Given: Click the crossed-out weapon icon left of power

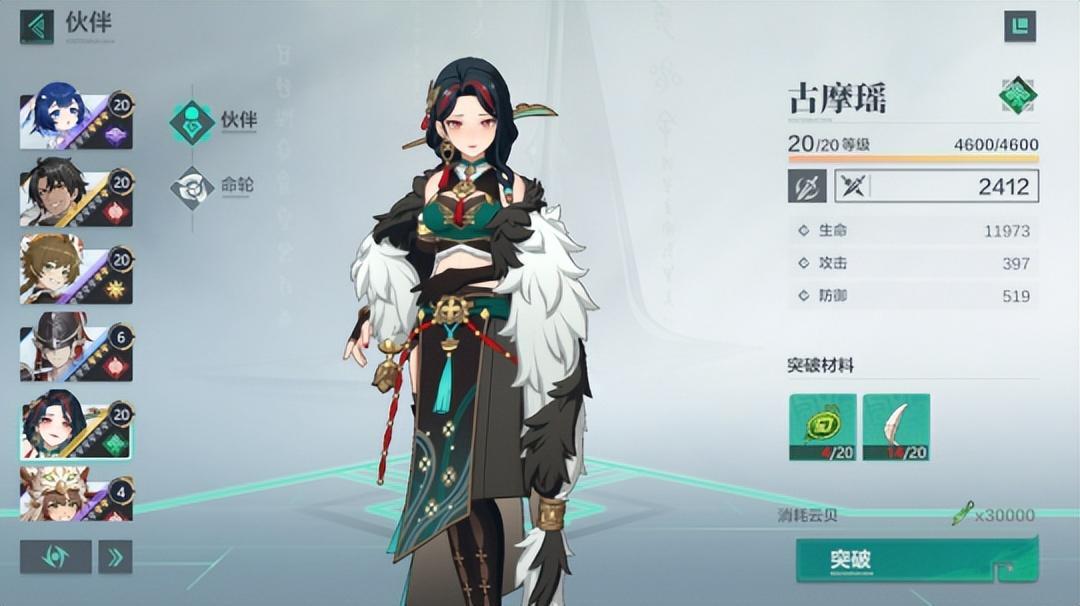Looking at the screenshot, I should pyautogui.click(x=806, y=186).
